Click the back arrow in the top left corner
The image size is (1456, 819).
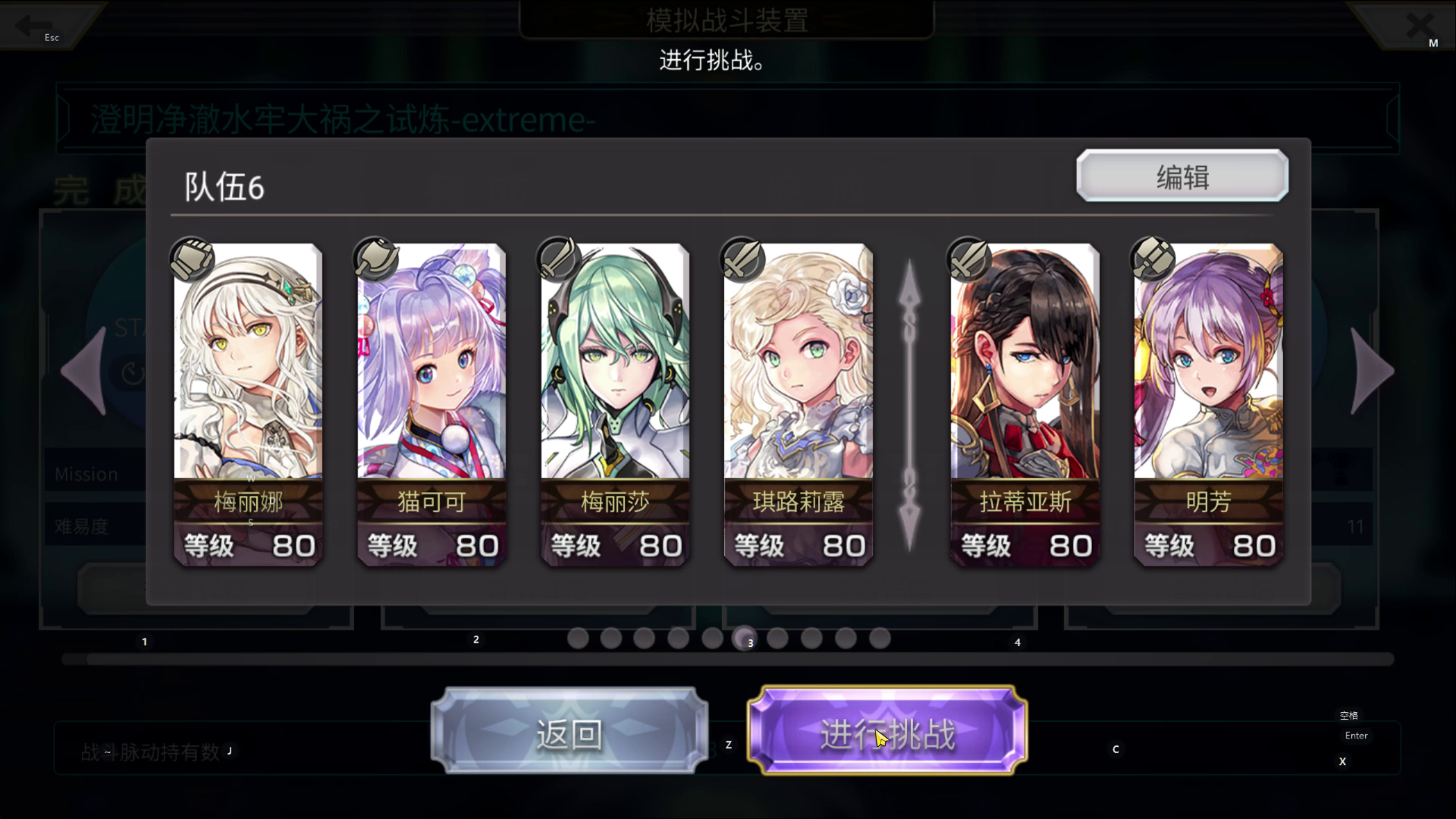coord(32,25)
